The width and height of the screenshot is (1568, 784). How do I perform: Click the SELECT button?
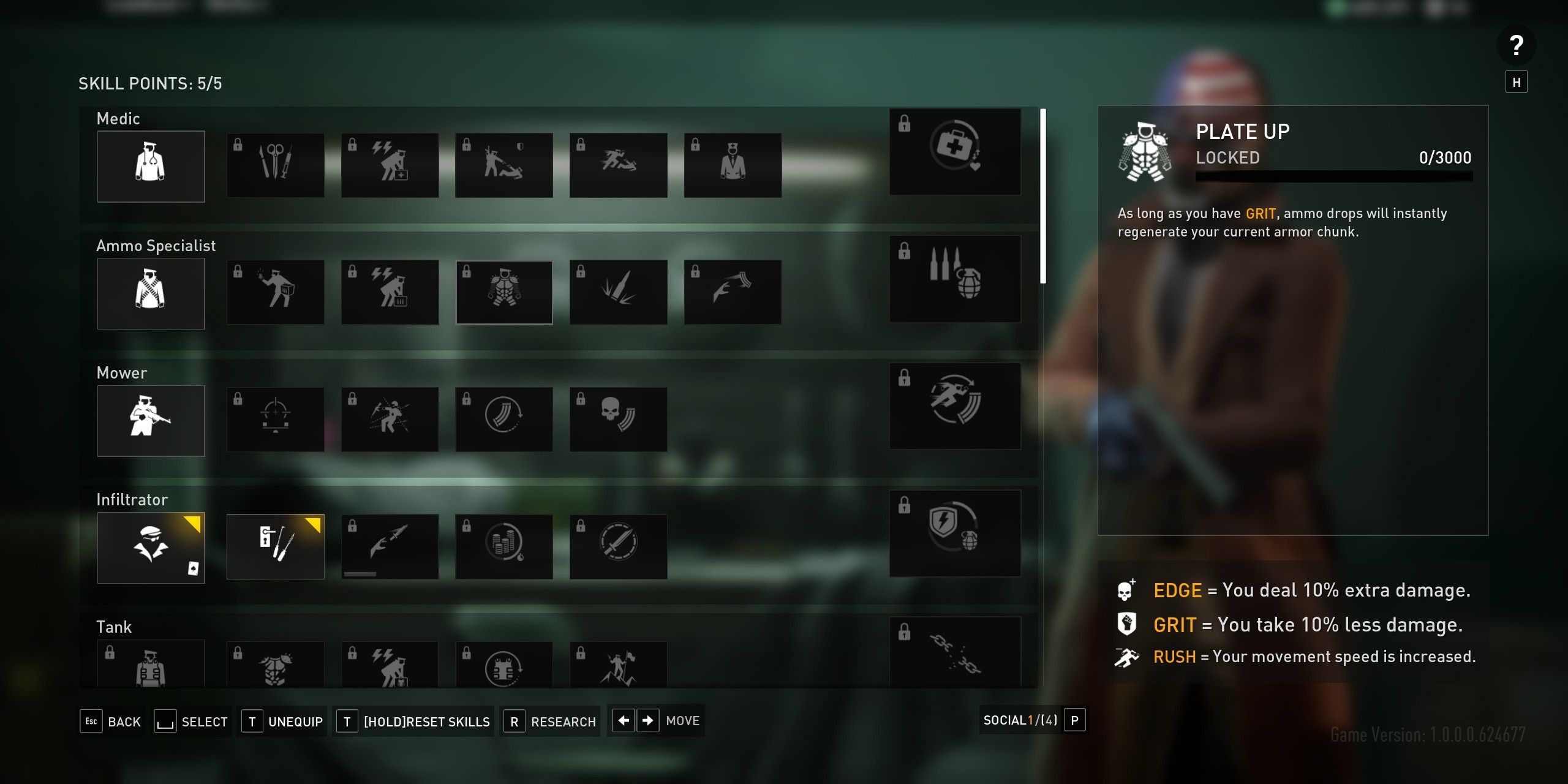(x=205, y=722)
